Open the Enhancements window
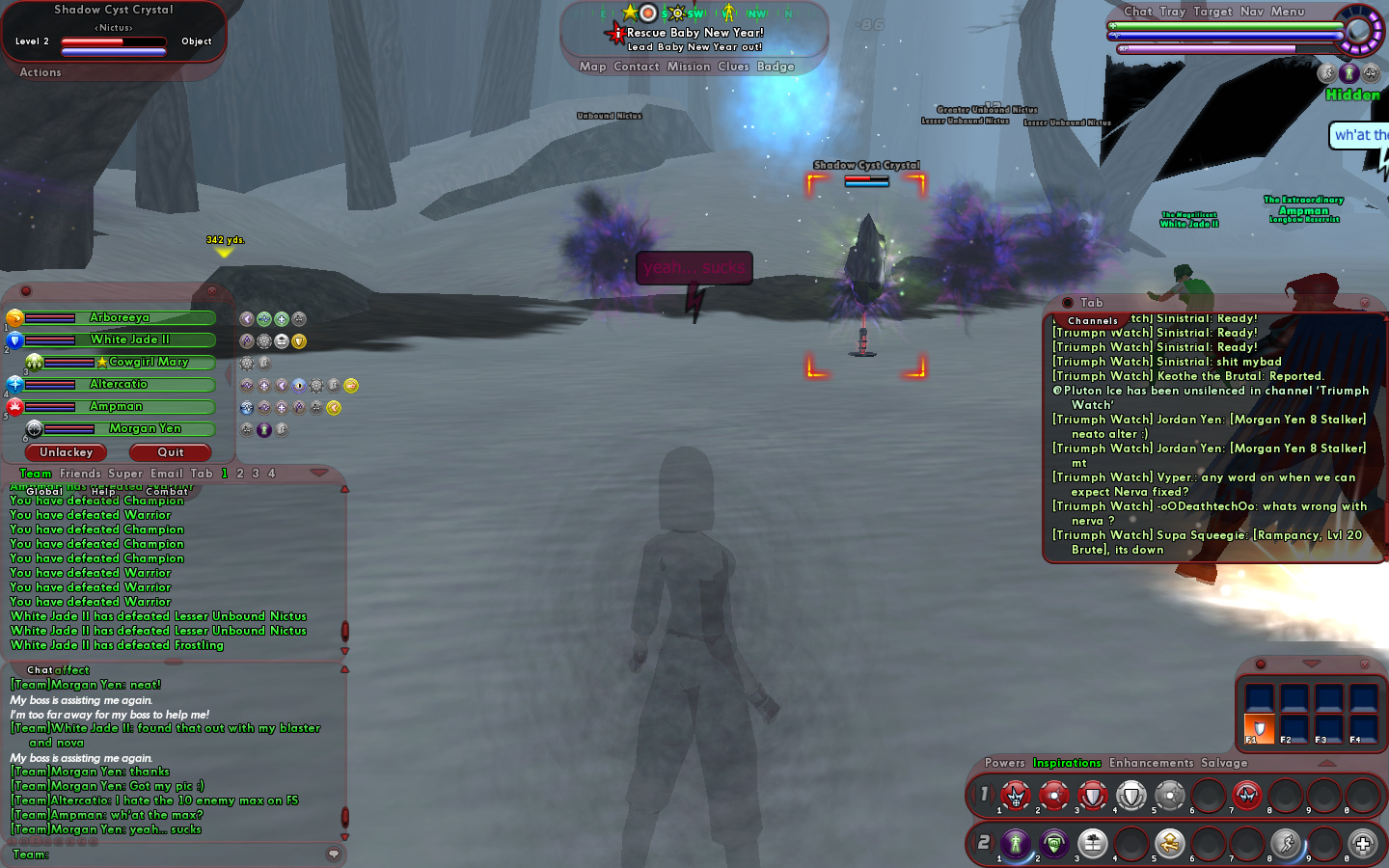Viewport: 1389px width, 868px height. coord(1151,763)
